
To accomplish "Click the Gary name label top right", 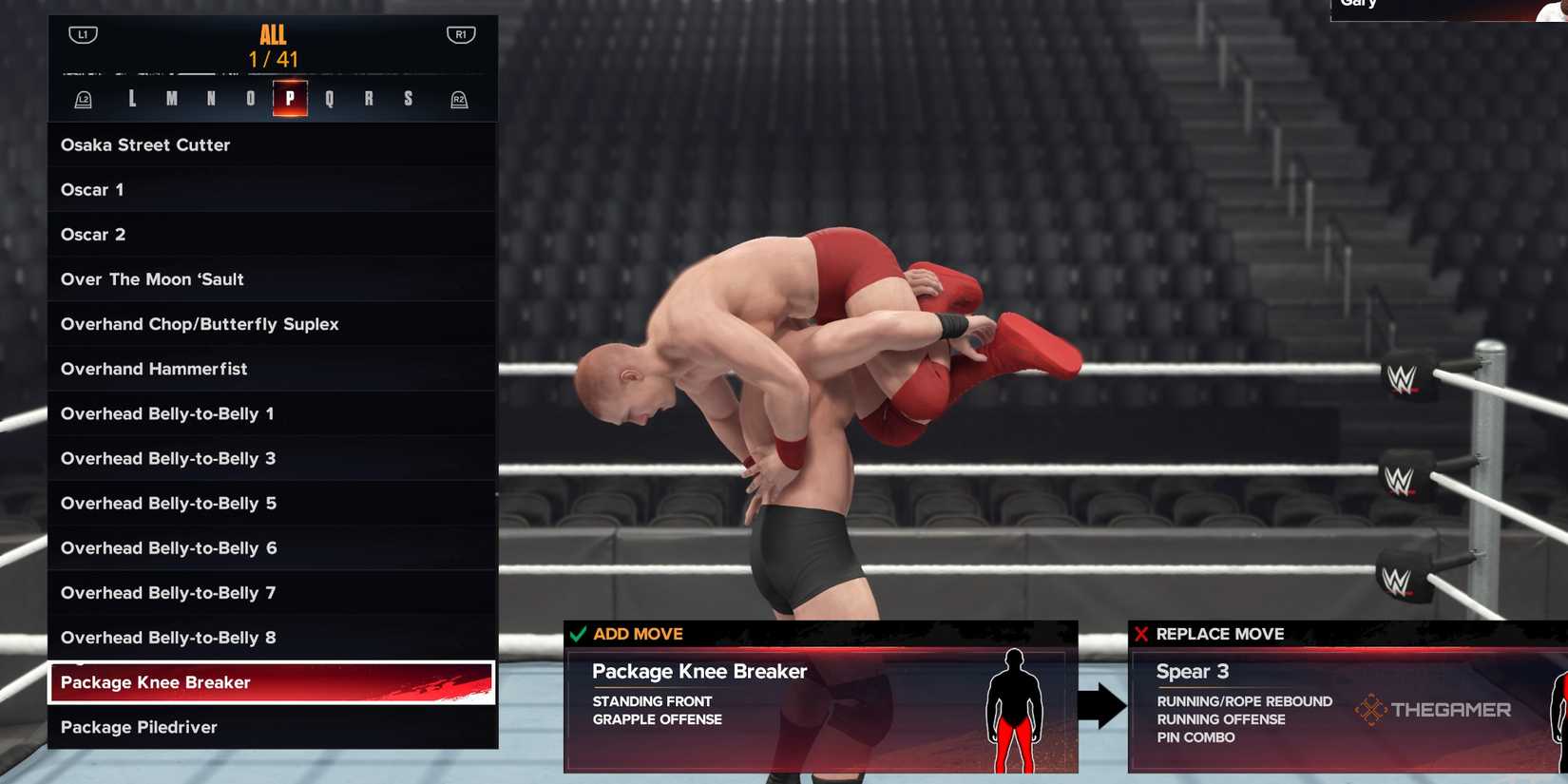I will point(1360,5).
